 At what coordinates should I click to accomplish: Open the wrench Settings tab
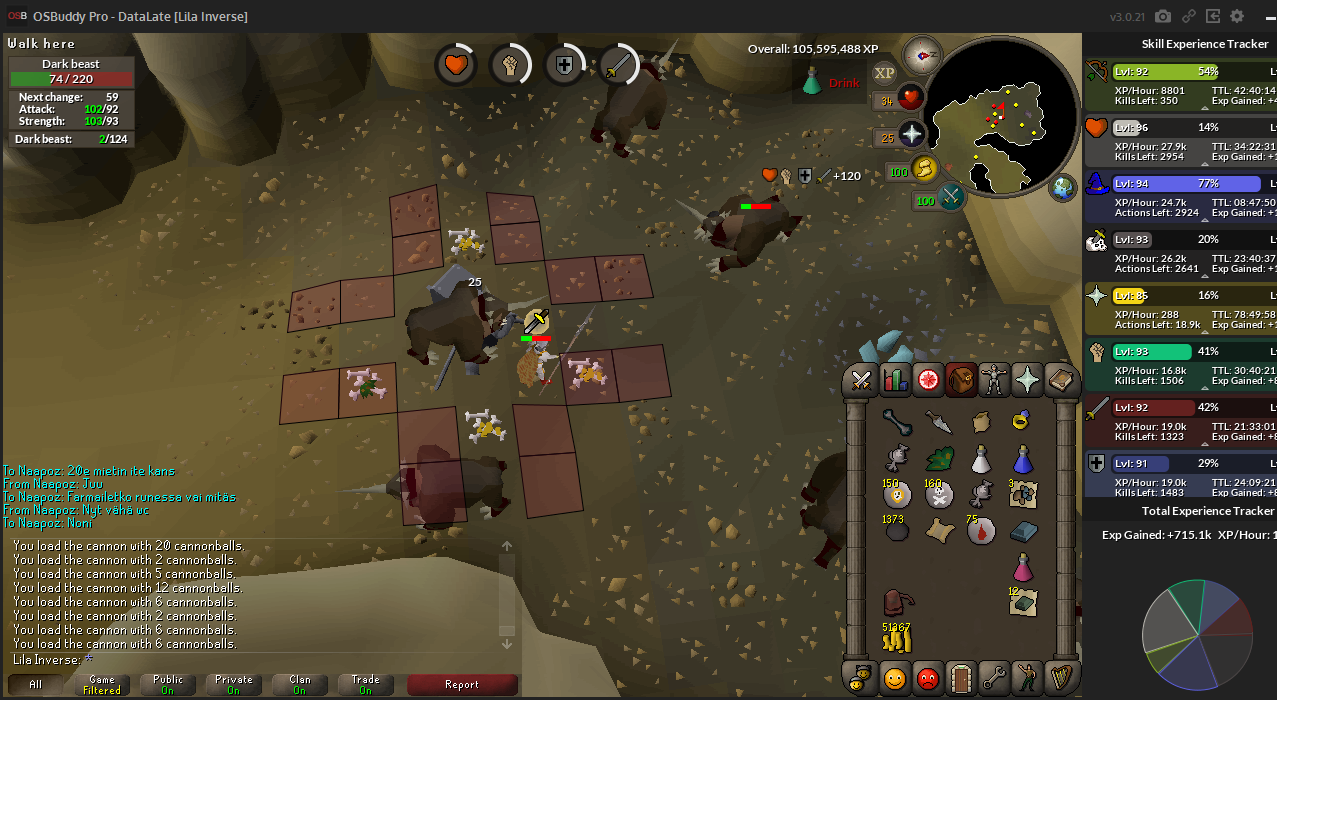click(994, 678)
